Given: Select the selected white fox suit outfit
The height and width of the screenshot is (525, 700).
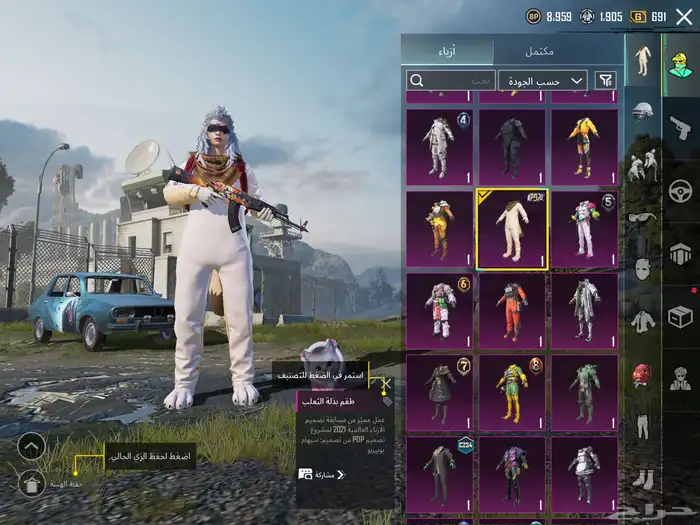Looking at the screenshot, I should 512,229.
